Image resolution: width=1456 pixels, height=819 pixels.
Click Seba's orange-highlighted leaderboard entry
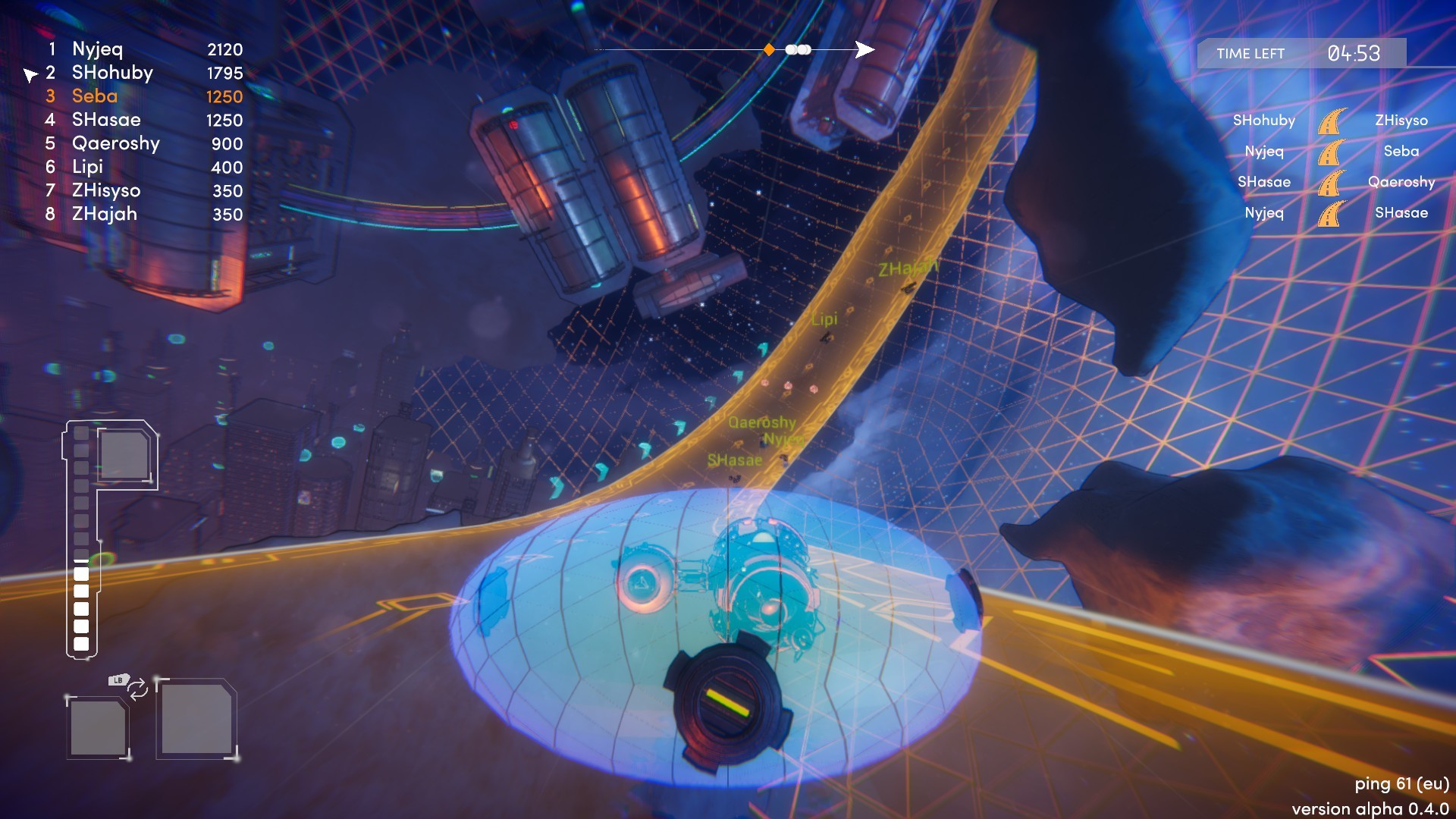click(95, 96)
